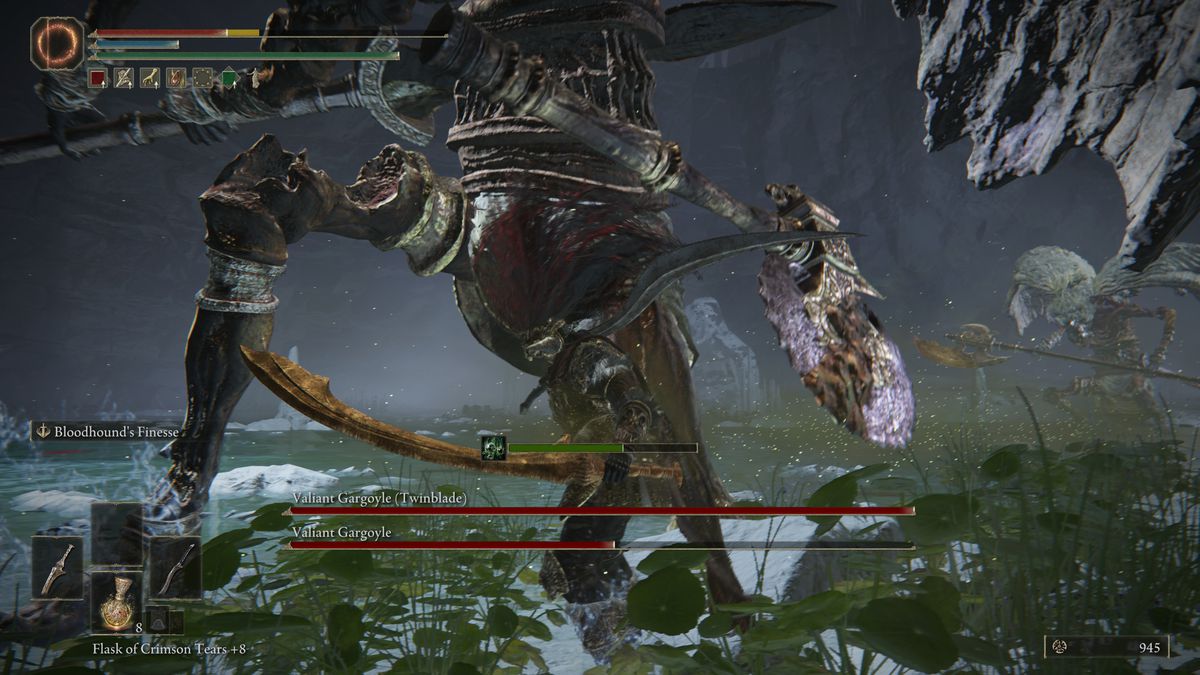Click the red square buff icon
1200x675 pixels.
click(97, 78)
